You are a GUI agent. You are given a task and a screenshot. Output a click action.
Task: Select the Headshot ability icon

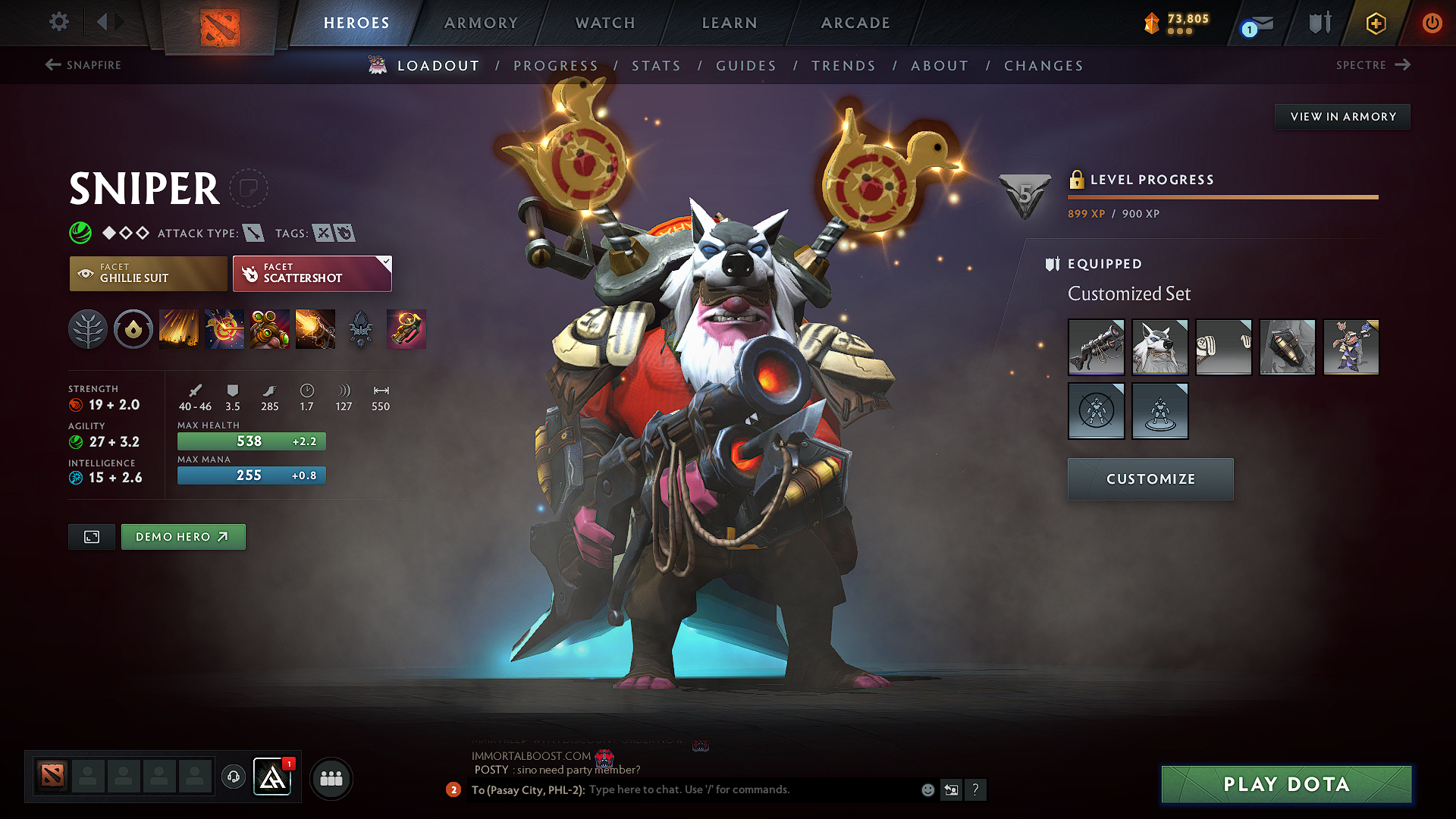224,329
